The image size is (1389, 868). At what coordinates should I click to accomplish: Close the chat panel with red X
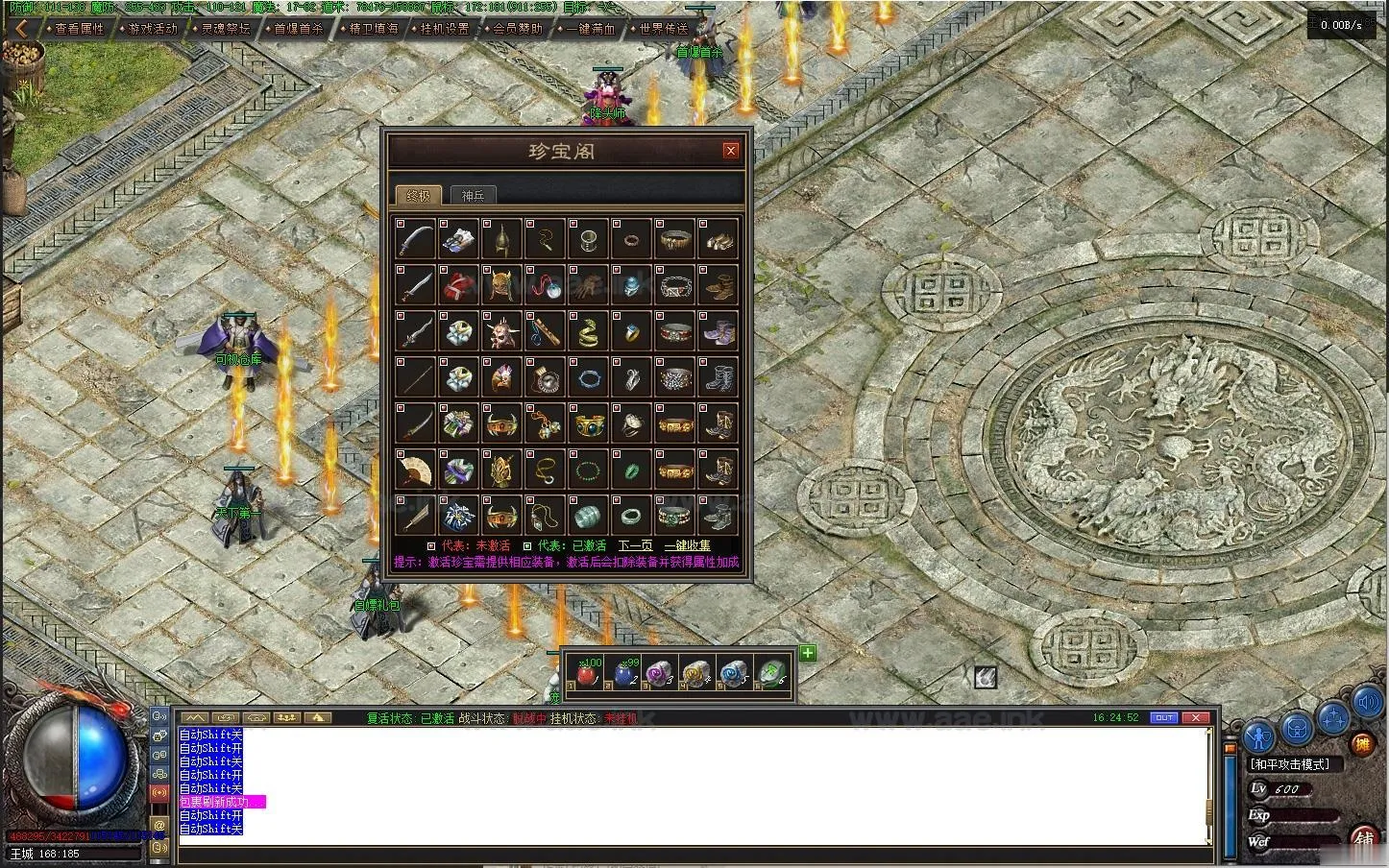pos(1196,717)
